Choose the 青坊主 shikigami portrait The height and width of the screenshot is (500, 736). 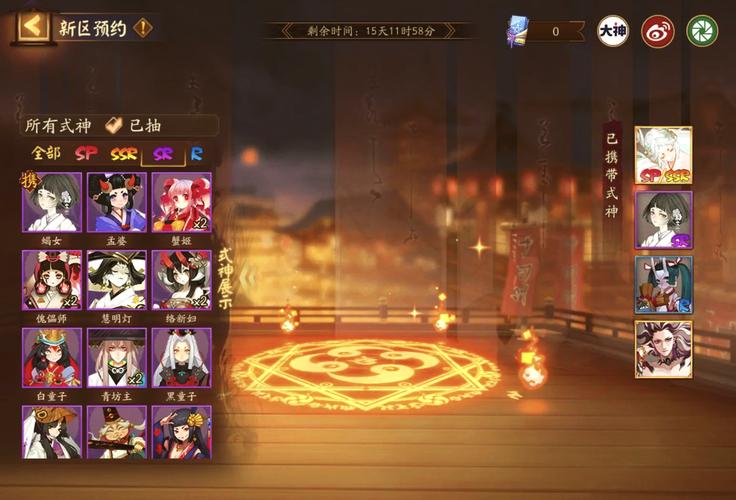point(116,357)
